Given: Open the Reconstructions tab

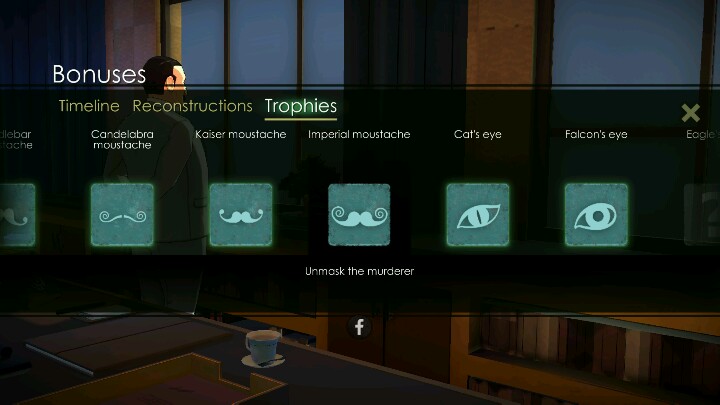Looking at the screenshot, I should (x=192, y=106).
